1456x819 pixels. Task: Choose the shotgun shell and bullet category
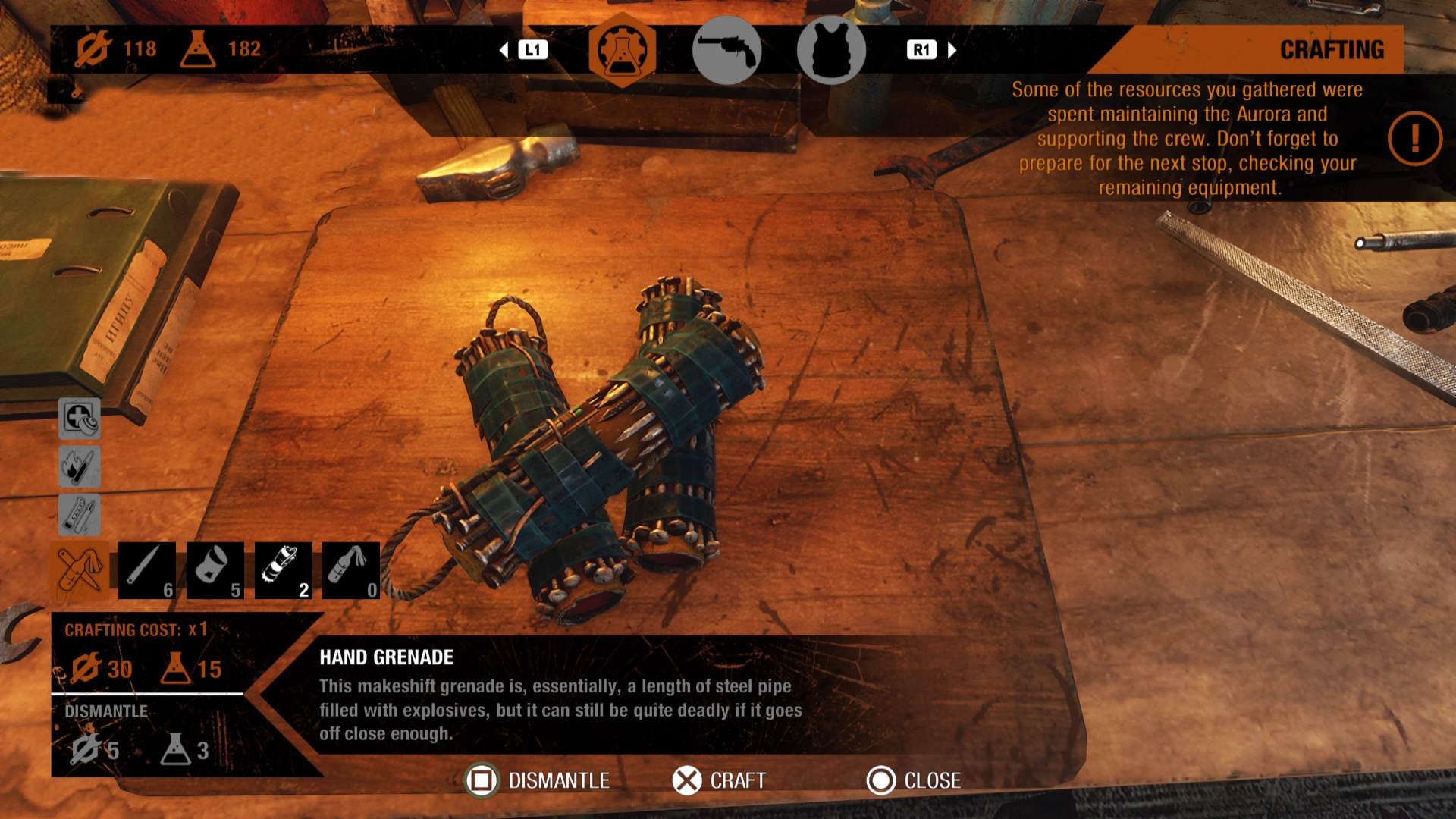pos(79,515)
